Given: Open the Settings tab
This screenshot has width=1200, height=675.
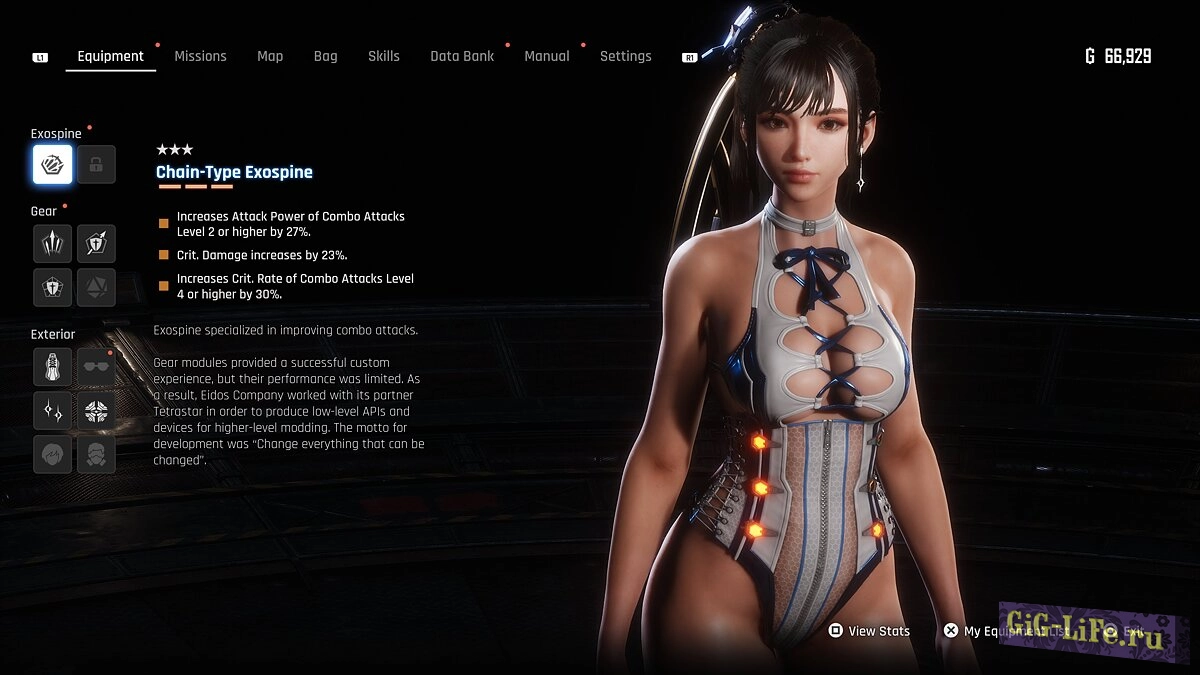Looking at the screenshot, I should pyautogui.click(x=625, y=56).
